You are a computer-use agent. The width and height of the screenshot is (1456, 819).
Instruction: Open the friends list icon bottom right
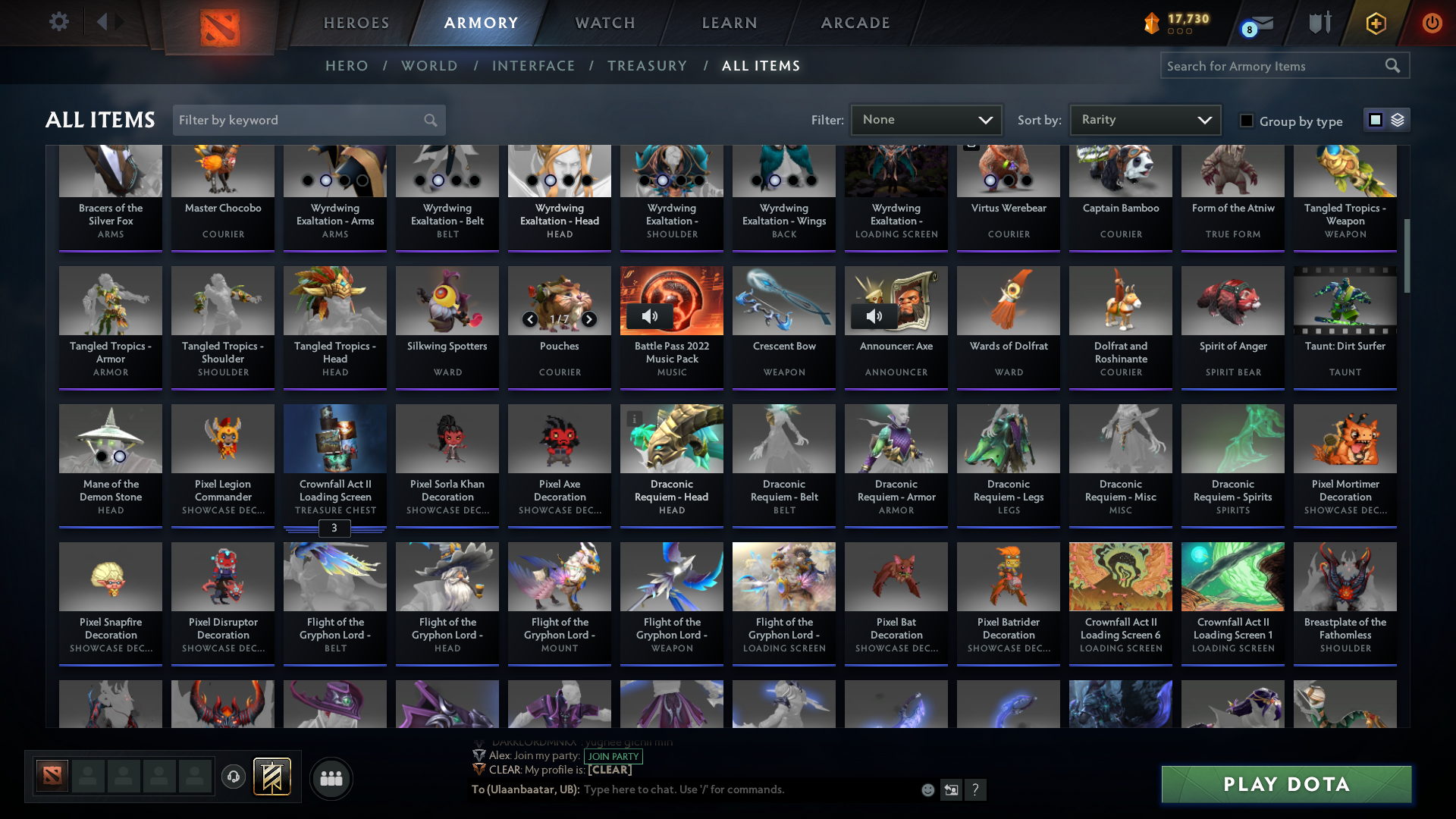click(330, 778)
